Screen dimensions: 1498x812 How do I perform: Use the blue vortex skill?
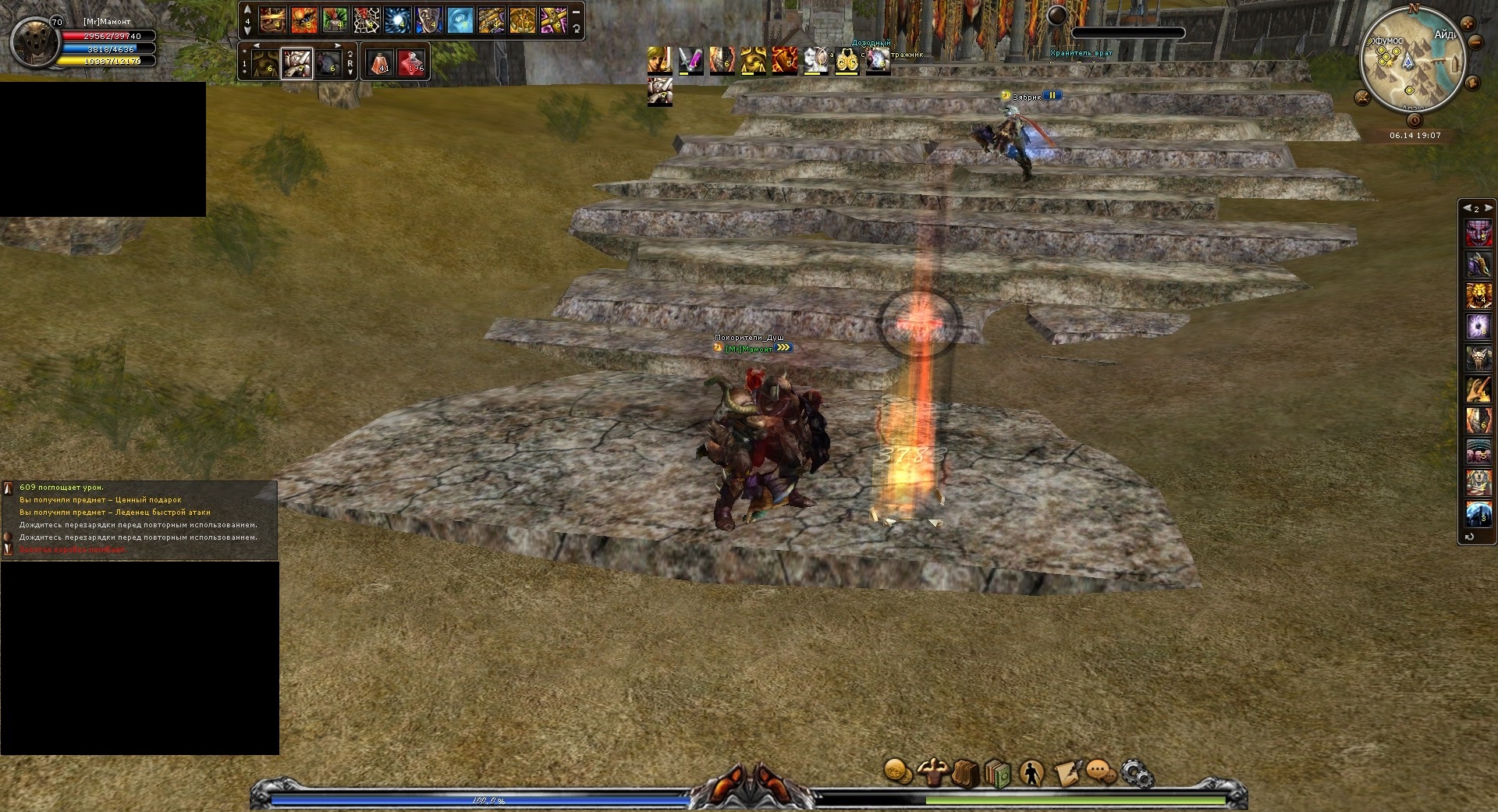pos(397,20)
